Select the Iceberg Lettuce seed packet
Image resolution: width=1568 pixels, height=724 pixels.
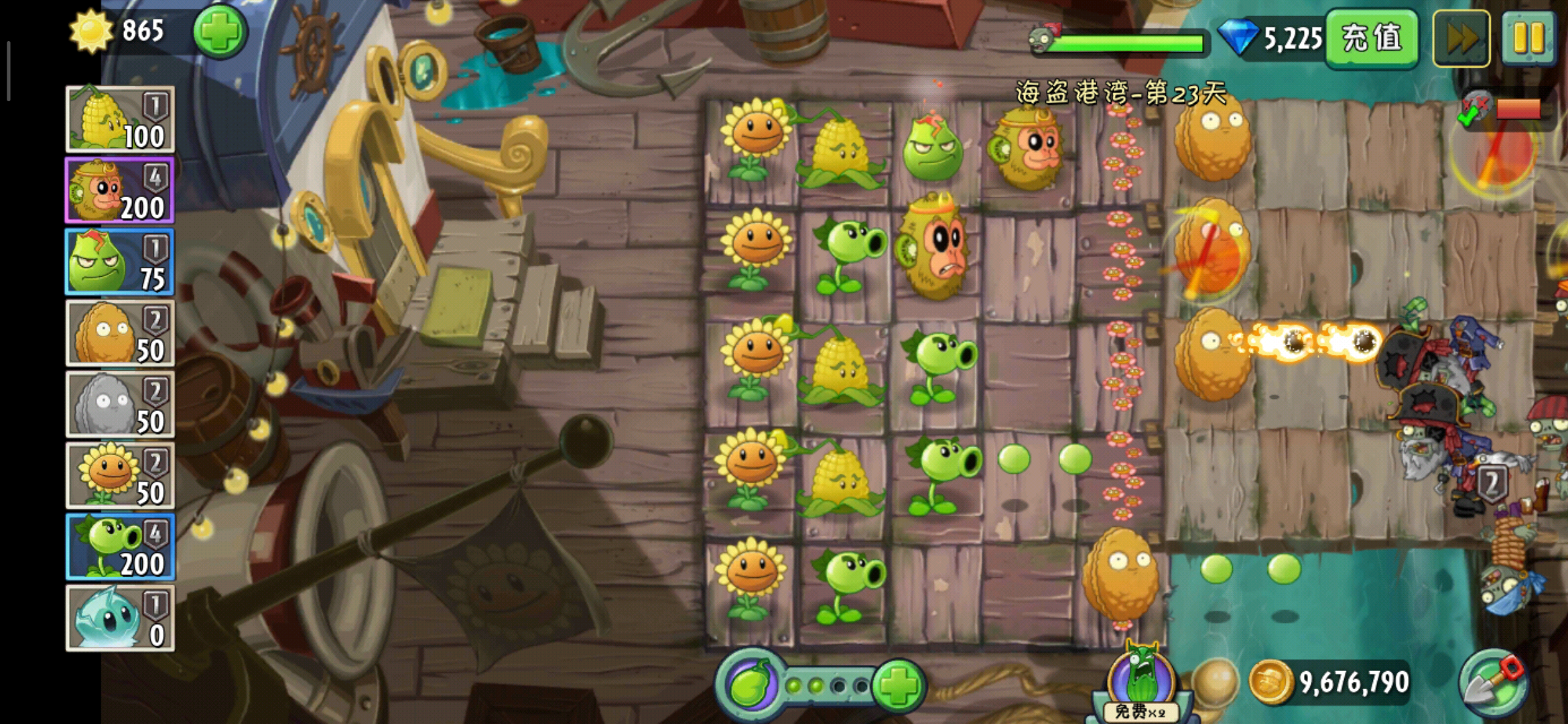tap(120, 618)
